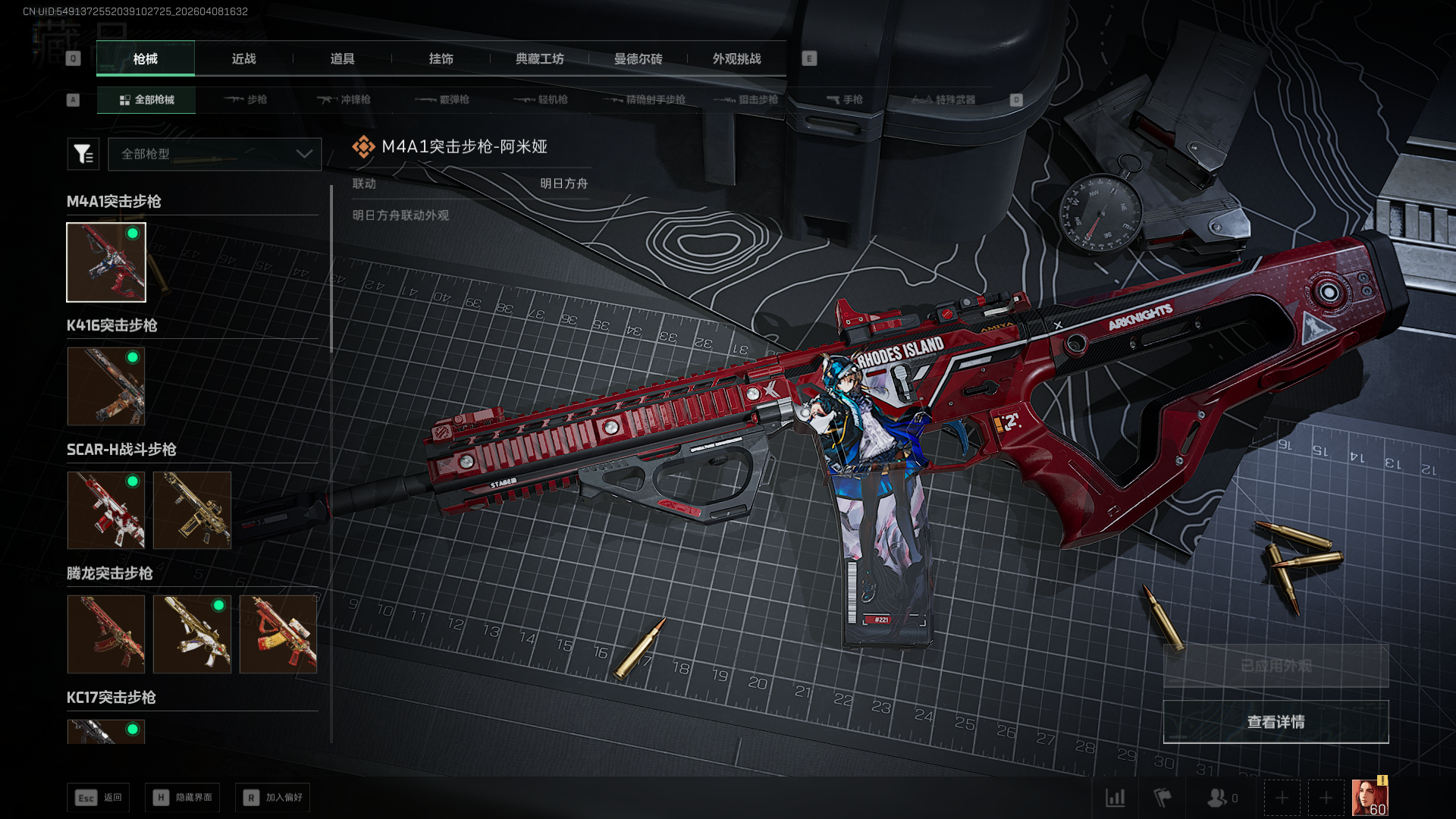1456x819 pixels.
Task: Open the friends list icon
Action: (1217, 798)
